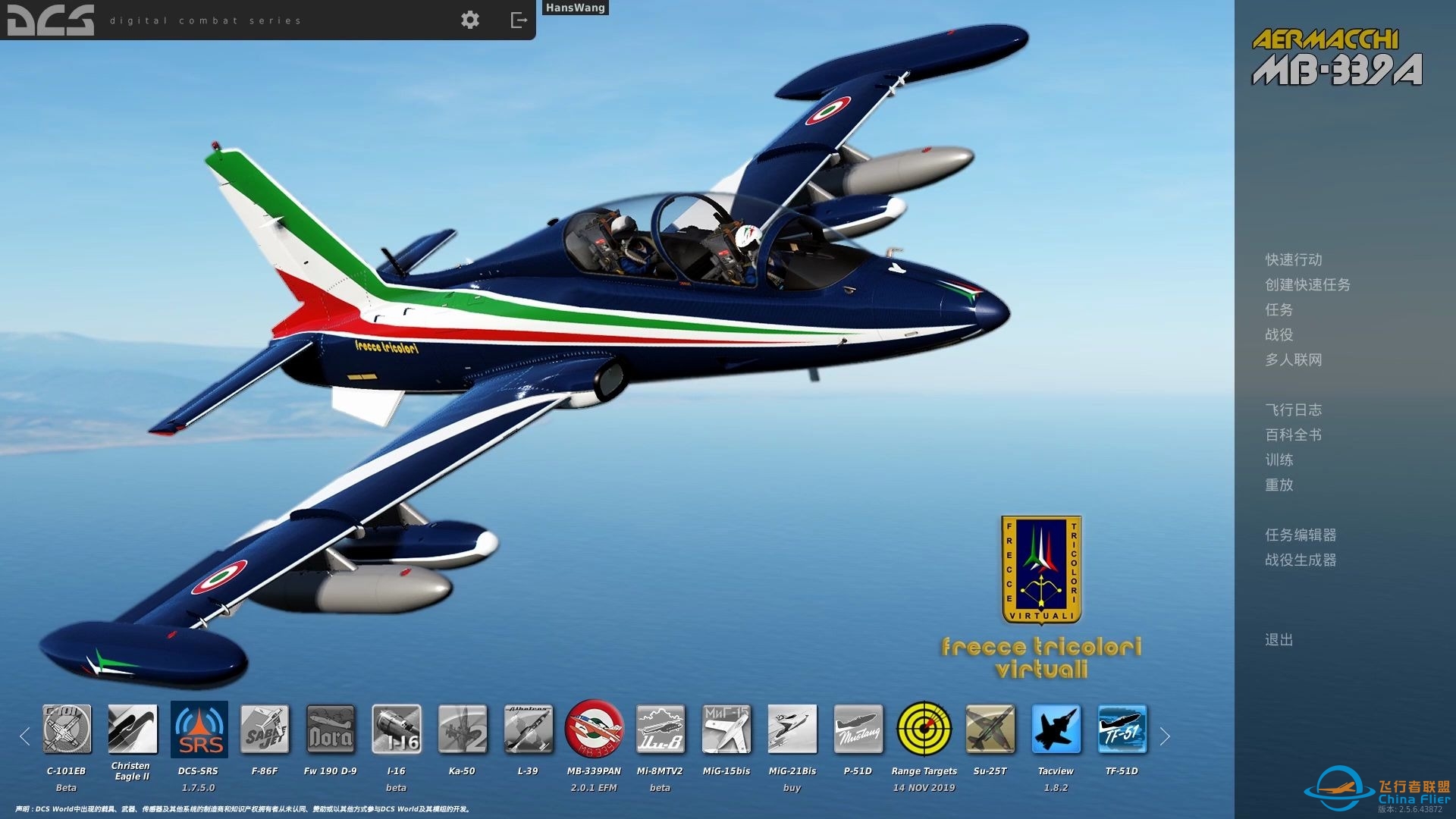Select the P-51D Mustang module icon

click(x=858, y=730)
